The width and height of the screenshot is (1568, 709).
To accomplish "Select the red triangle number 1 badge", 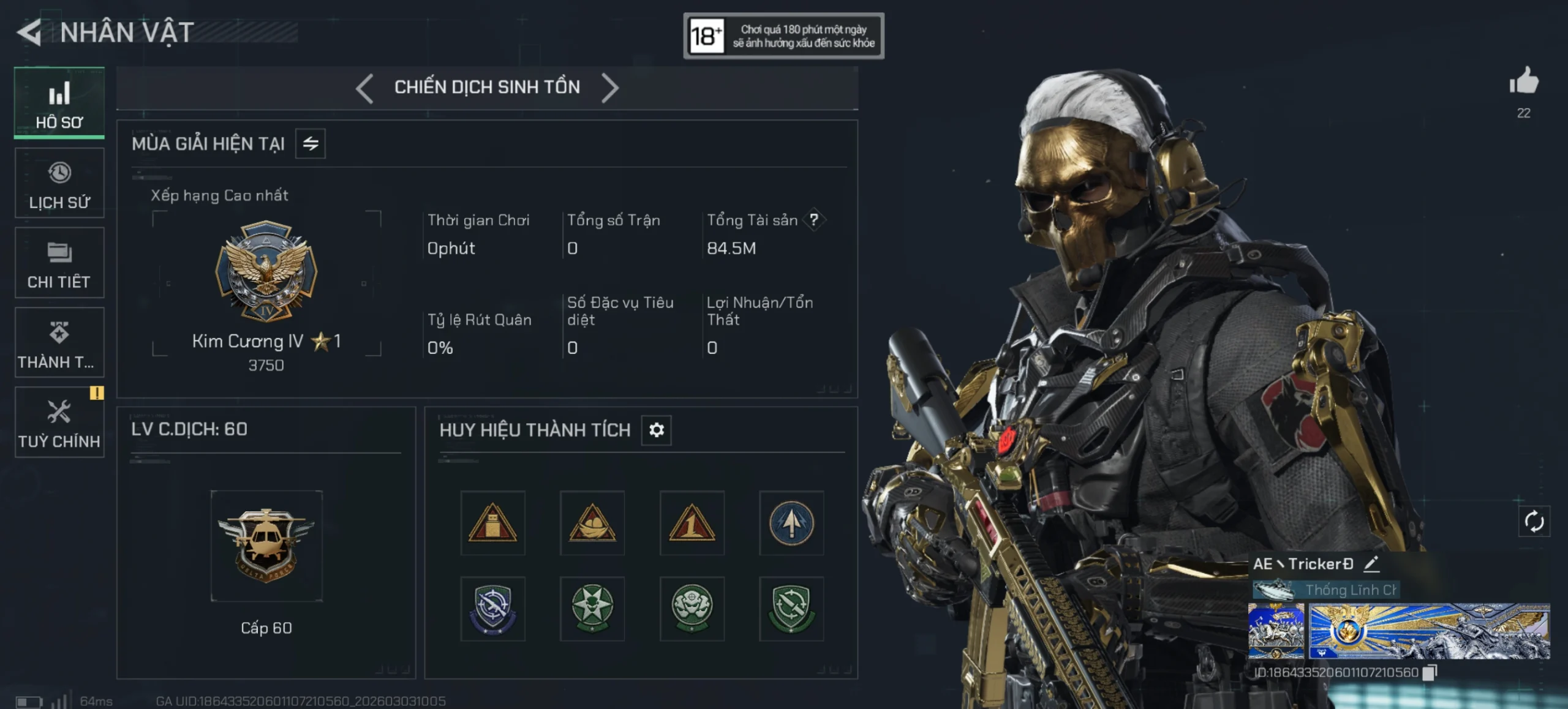I will click(x=692, y=523).
